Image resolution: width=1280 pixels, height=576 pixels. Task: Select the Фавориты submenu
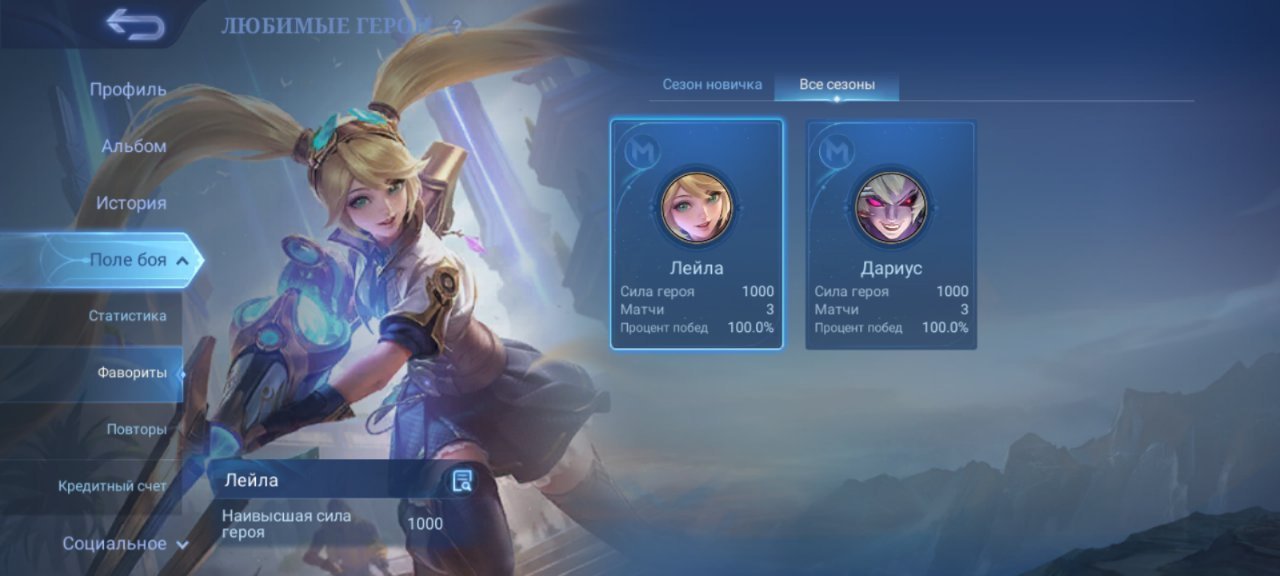coord(131,373)
